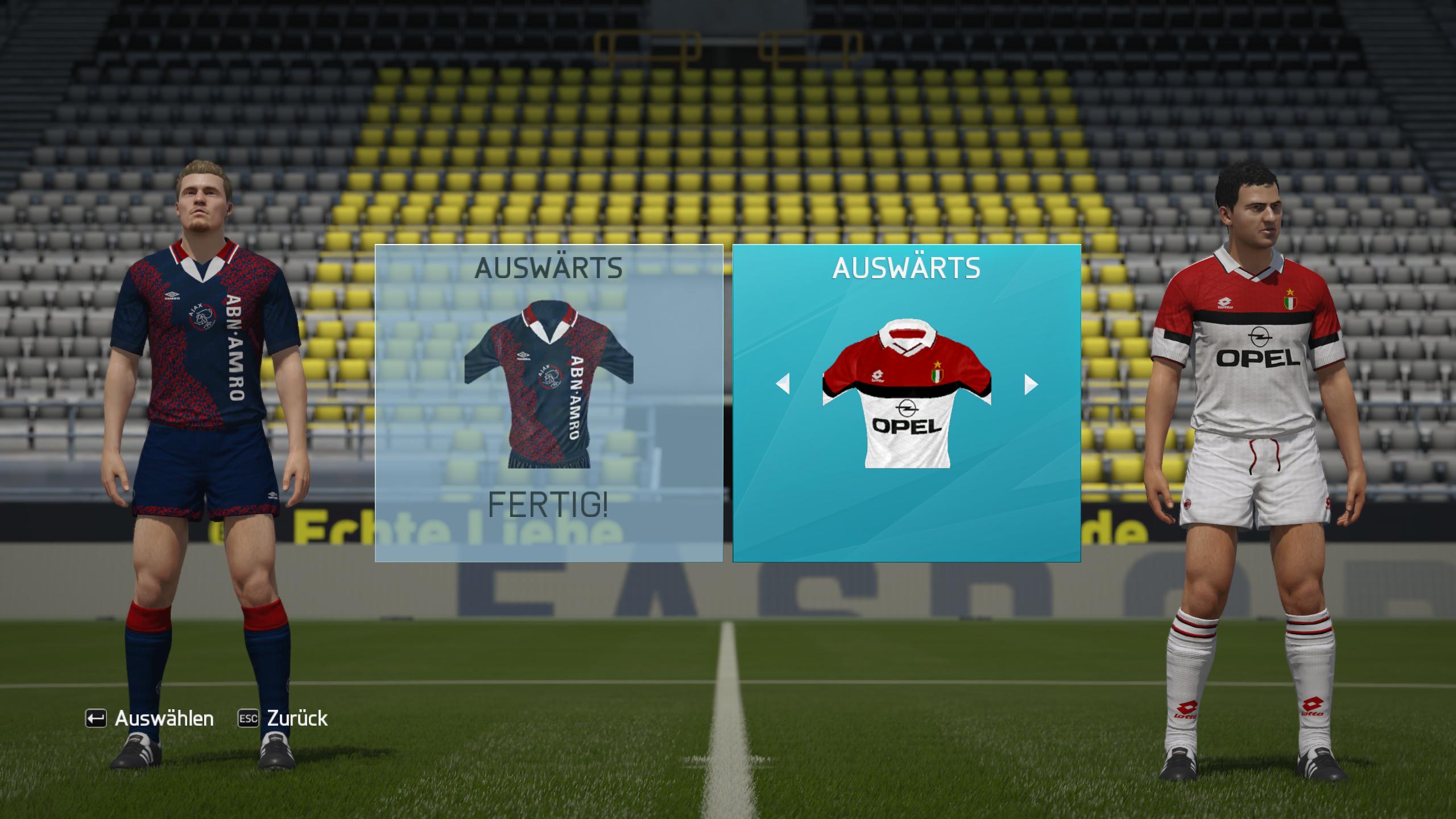Show the previous Milan kit with left arrow
The image size is (1456, 819).
pyautogui.click(x=783, y=384)
